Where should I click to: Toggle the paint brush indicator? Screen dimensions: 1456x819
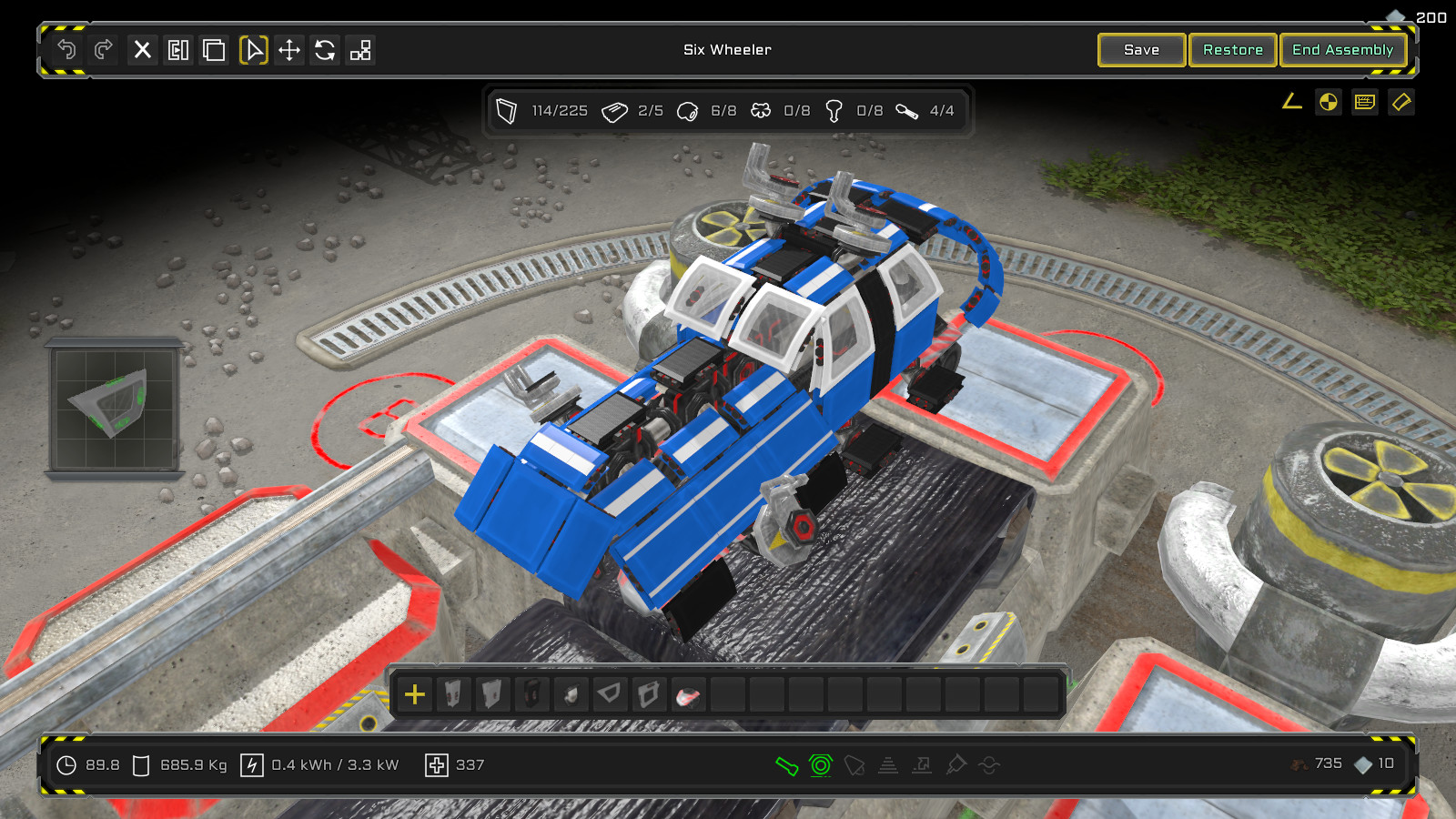point(956,764)
